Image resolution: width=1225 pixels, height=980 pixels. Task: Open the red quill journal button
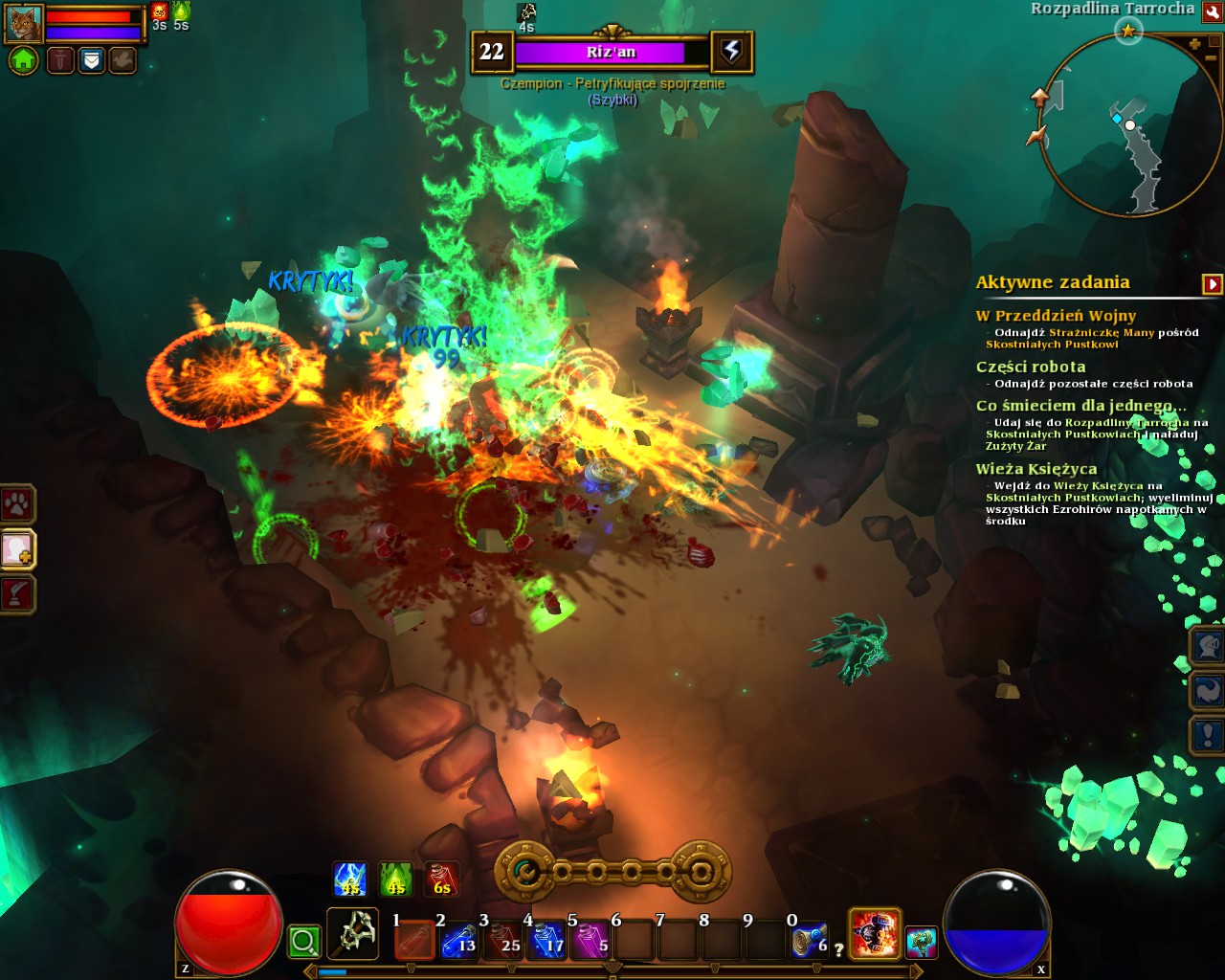click(x=17, y=594)
